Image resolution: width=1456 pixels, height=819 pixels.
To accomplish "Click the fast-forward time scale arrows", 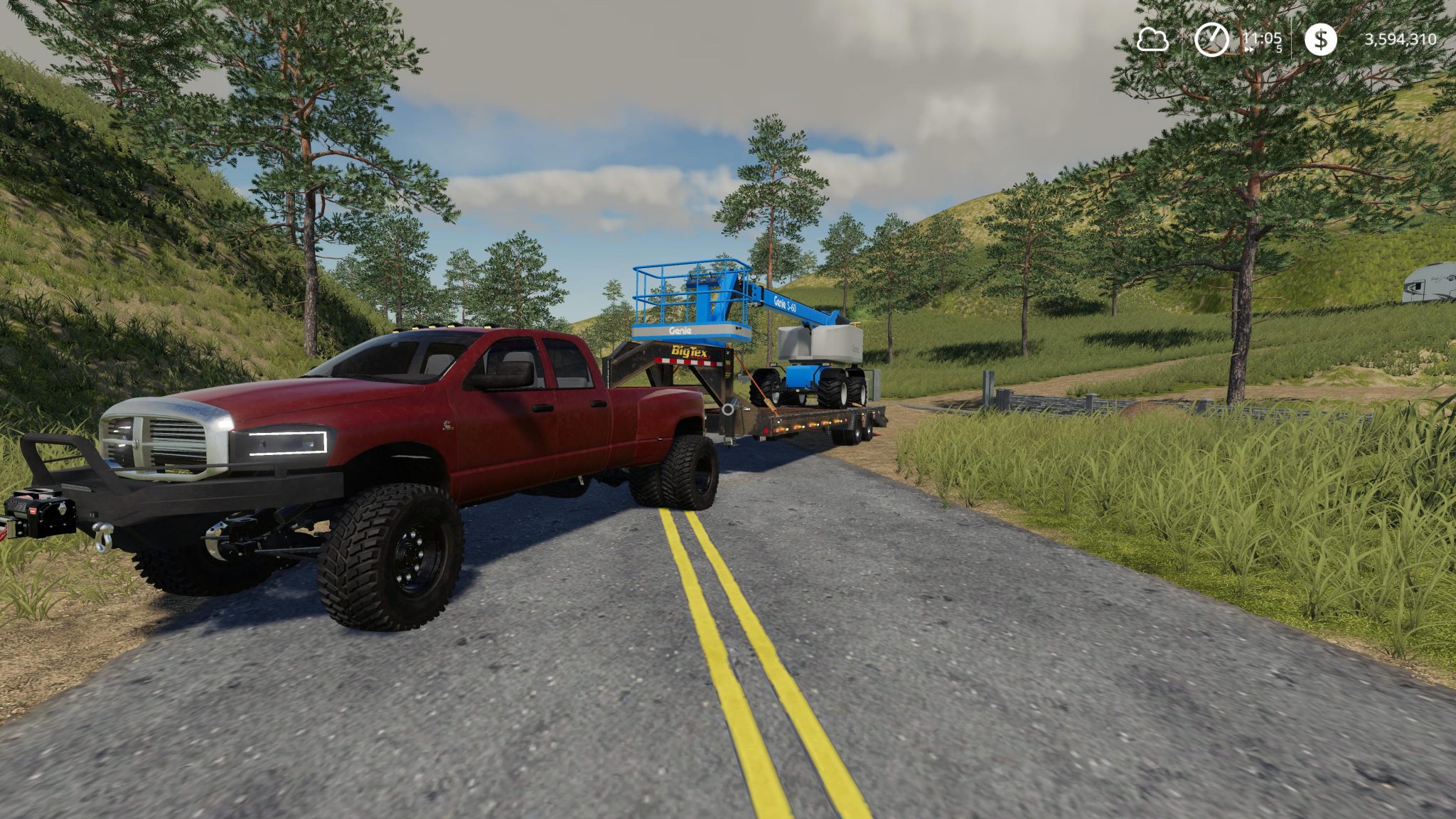I will (x=1249, y=50).
